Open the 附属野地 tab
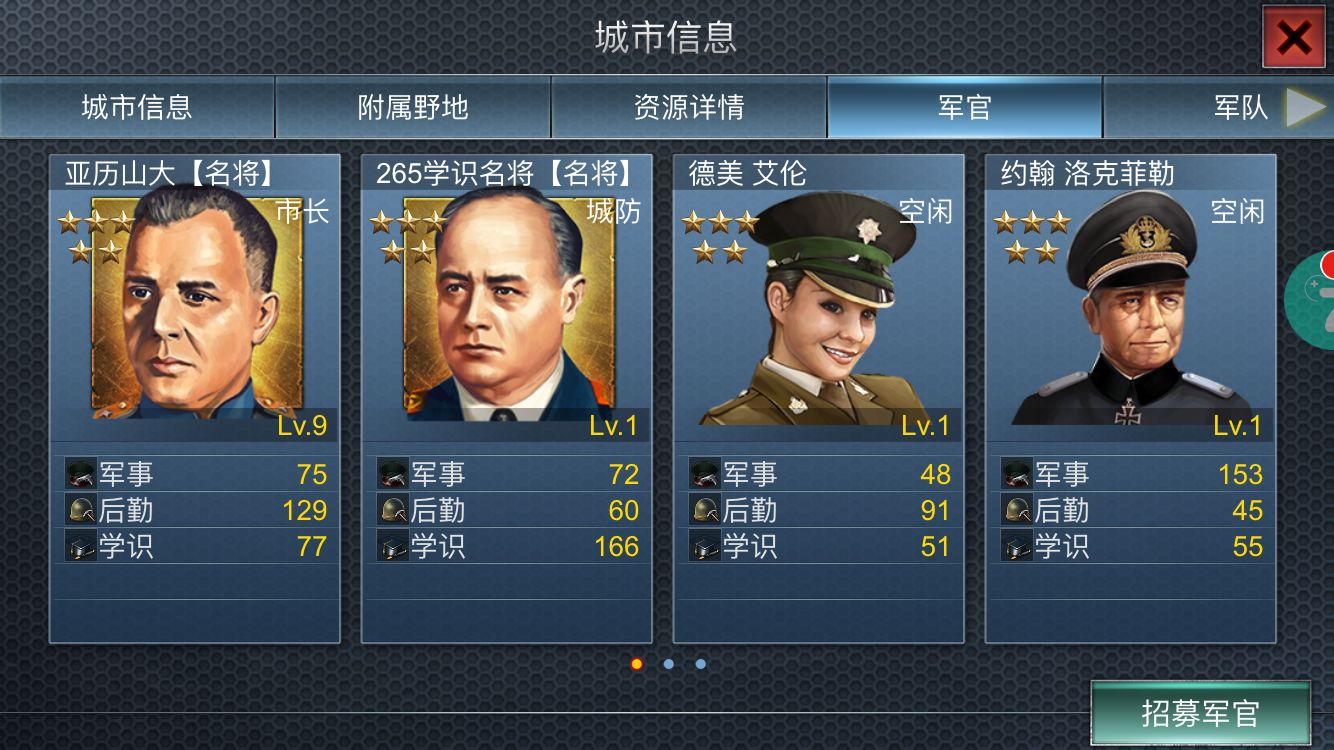The height and width of the screenshot is (750, 1334). tap(411, 105)
